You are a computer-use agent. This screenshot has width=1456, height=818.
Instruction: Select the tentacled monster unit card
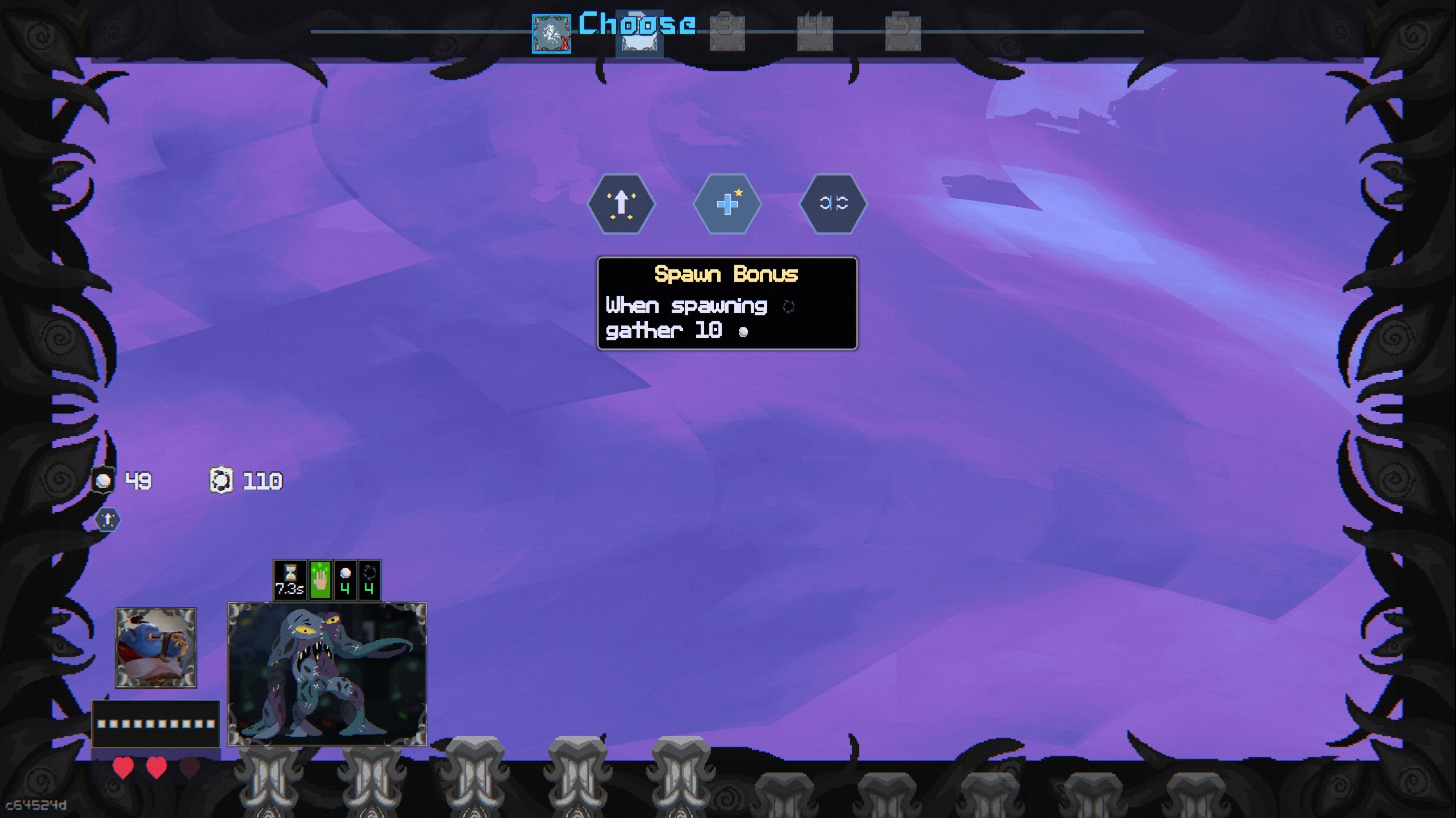coord(327,673)
